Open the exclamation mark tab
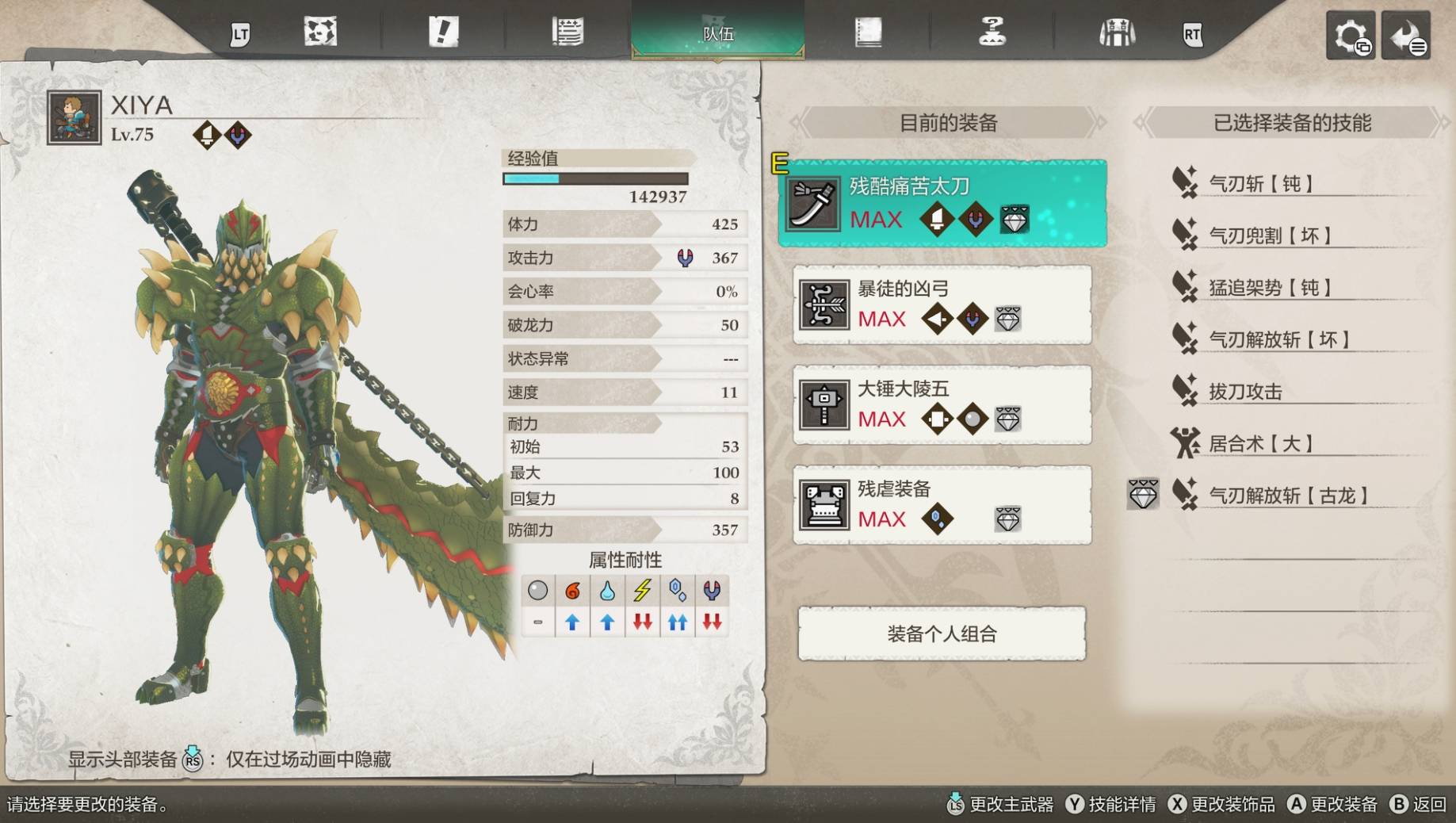This screenshot has height=823, width=1456. tap(443, 33)
